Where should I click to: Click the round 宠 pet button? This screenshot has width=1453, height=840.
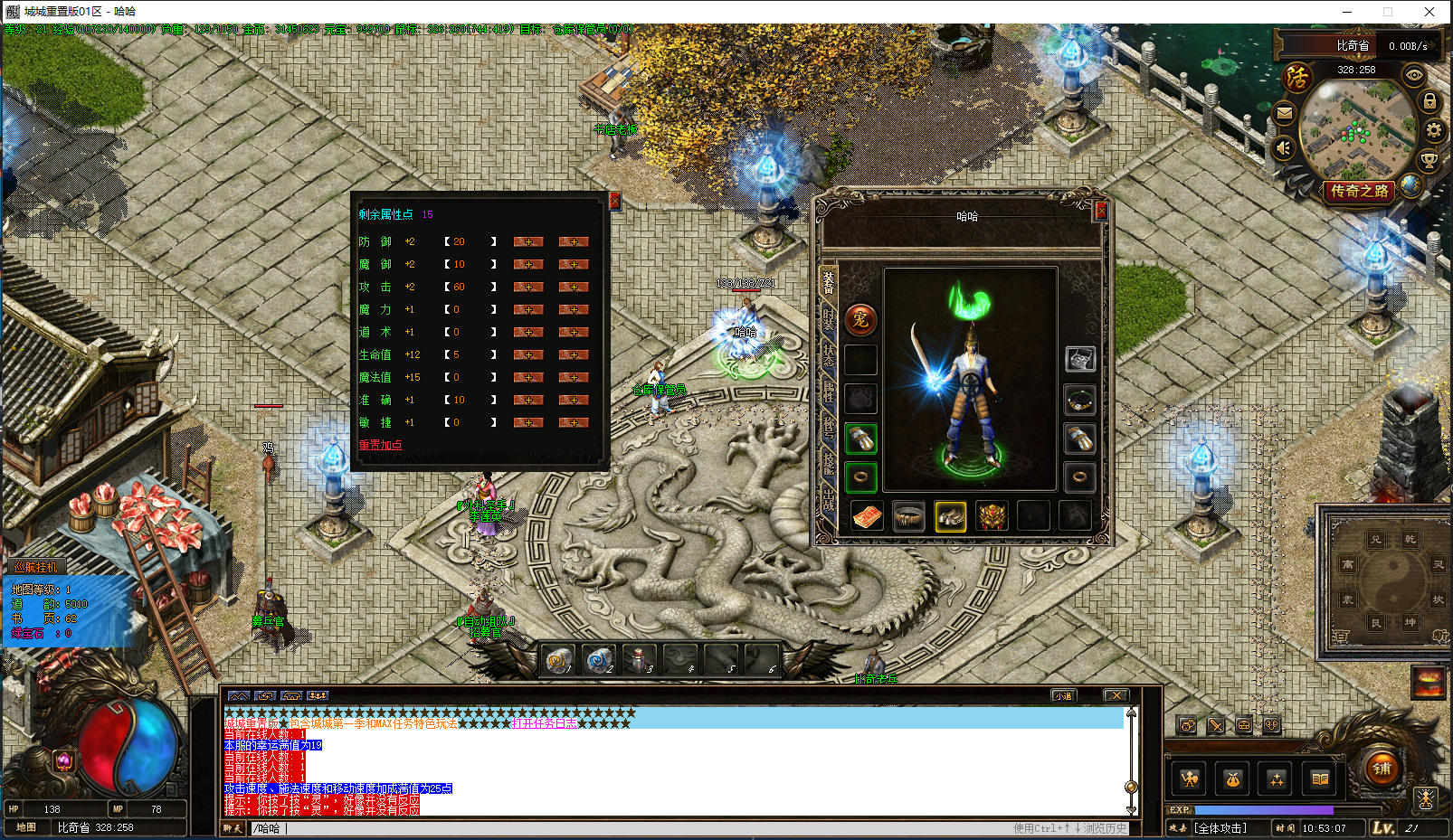tap(860, 319)
